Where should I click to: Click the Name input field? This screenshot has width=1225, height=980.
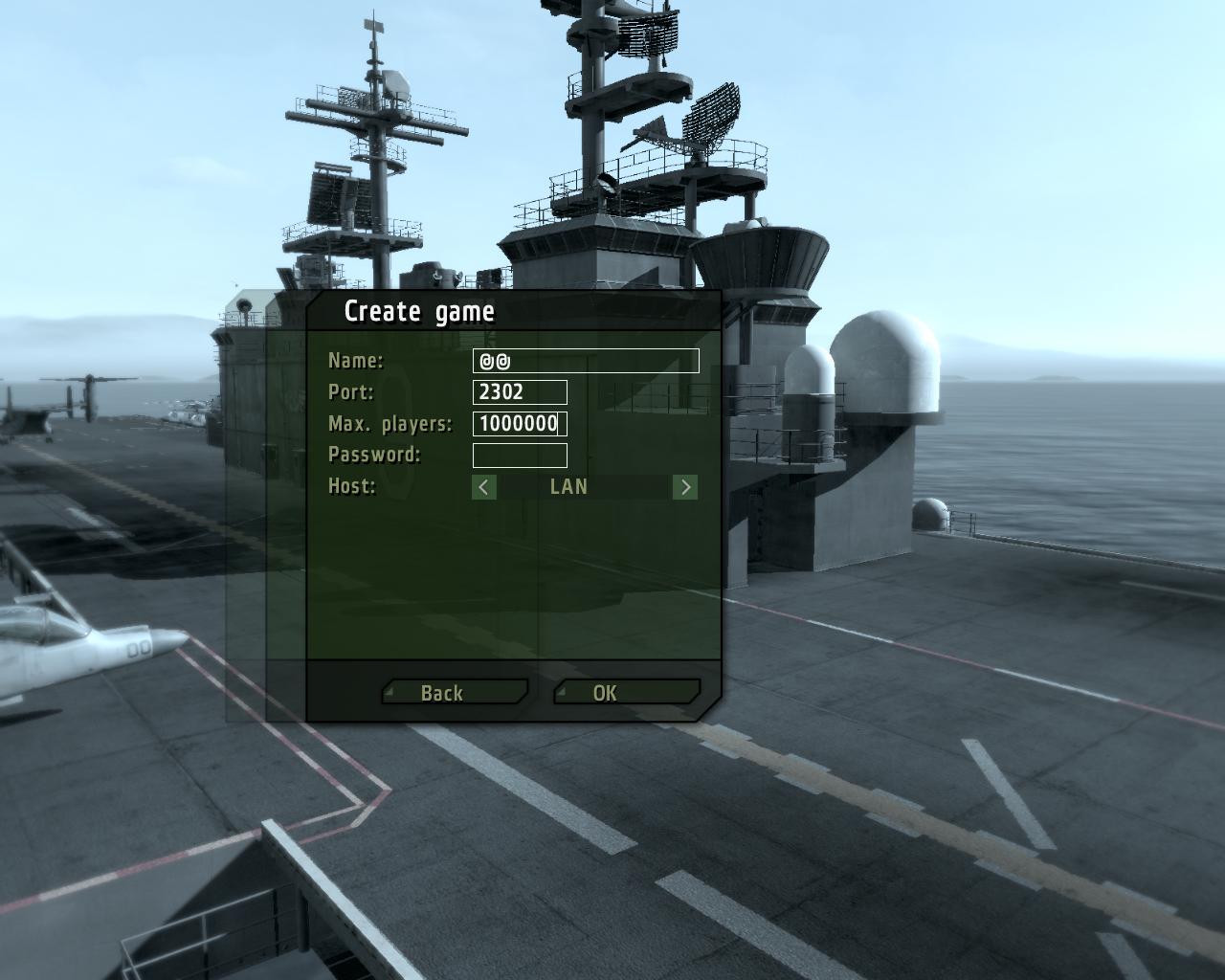(x=586, y=361)
